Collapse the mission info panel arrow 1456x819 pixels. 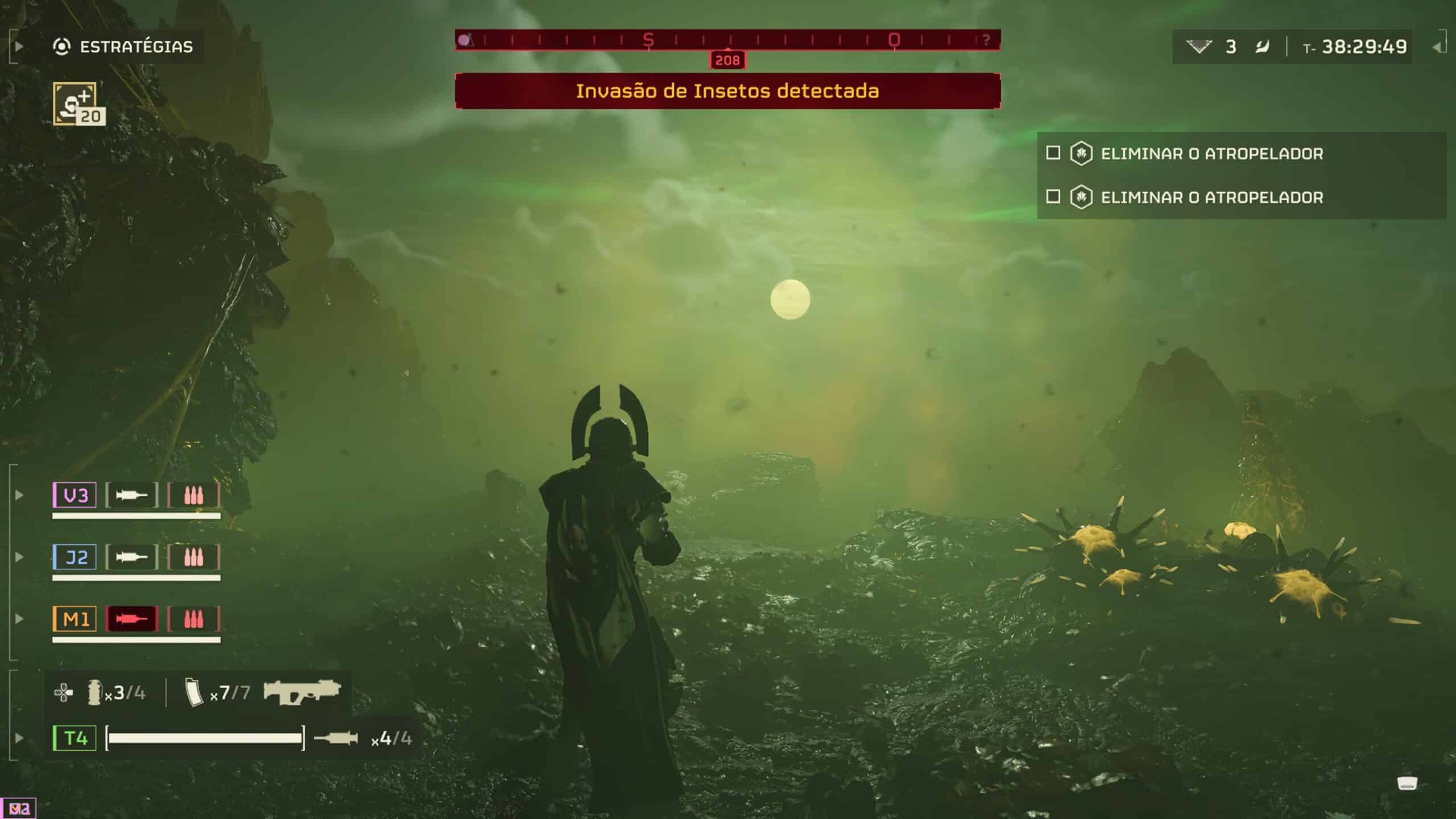1438,47
